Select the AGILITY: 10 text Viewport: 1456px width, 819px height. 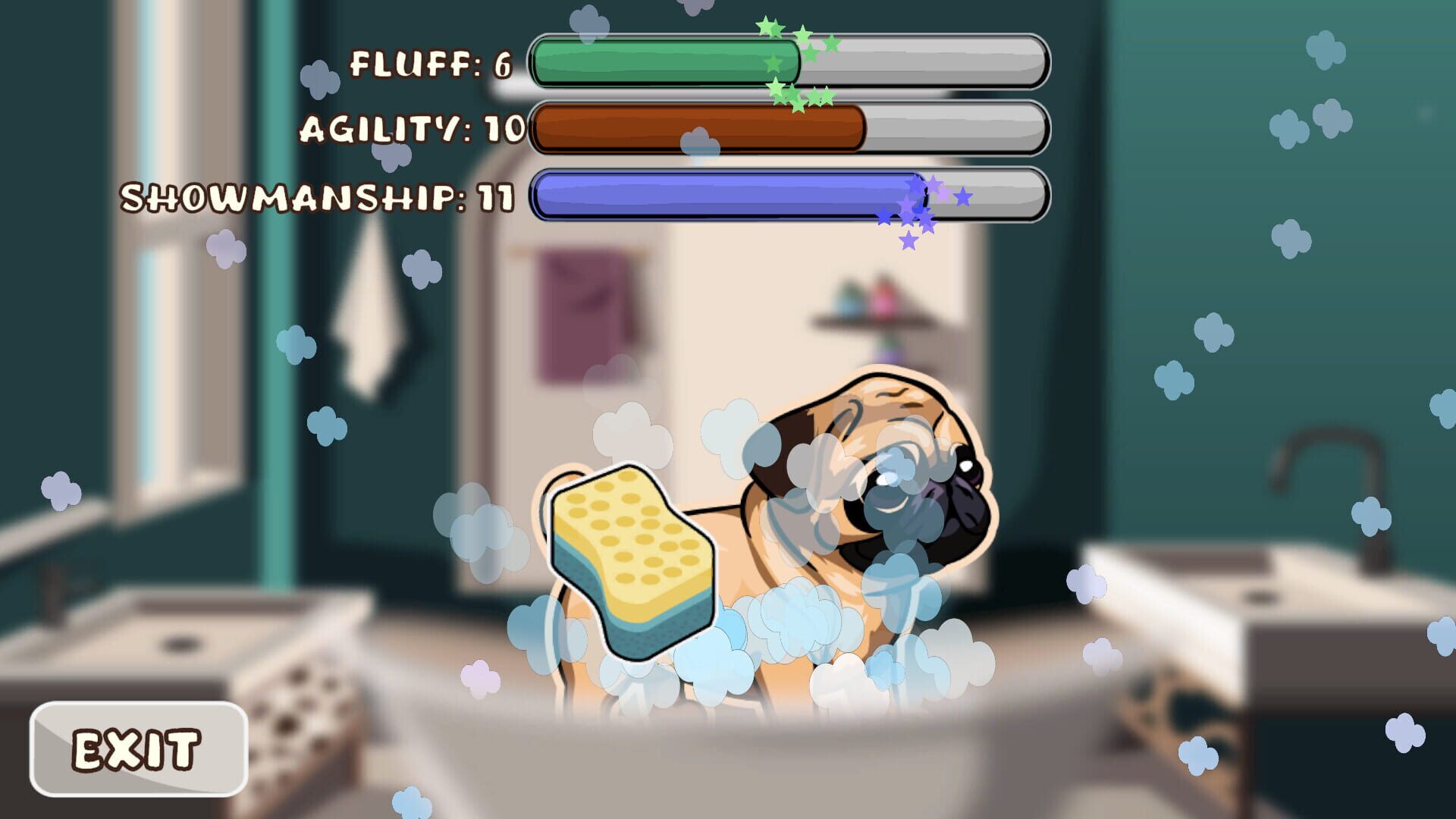click(x=409, y=129)
